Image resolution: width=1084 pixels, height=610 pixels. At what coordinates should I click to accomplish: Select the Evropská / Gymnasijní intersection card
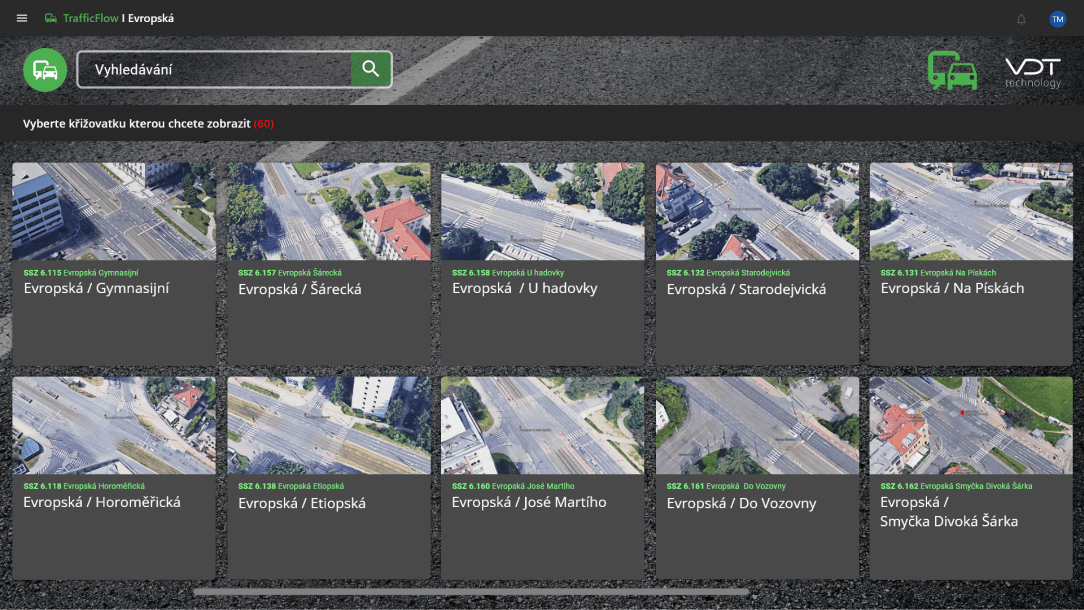[x=114, y=264]
